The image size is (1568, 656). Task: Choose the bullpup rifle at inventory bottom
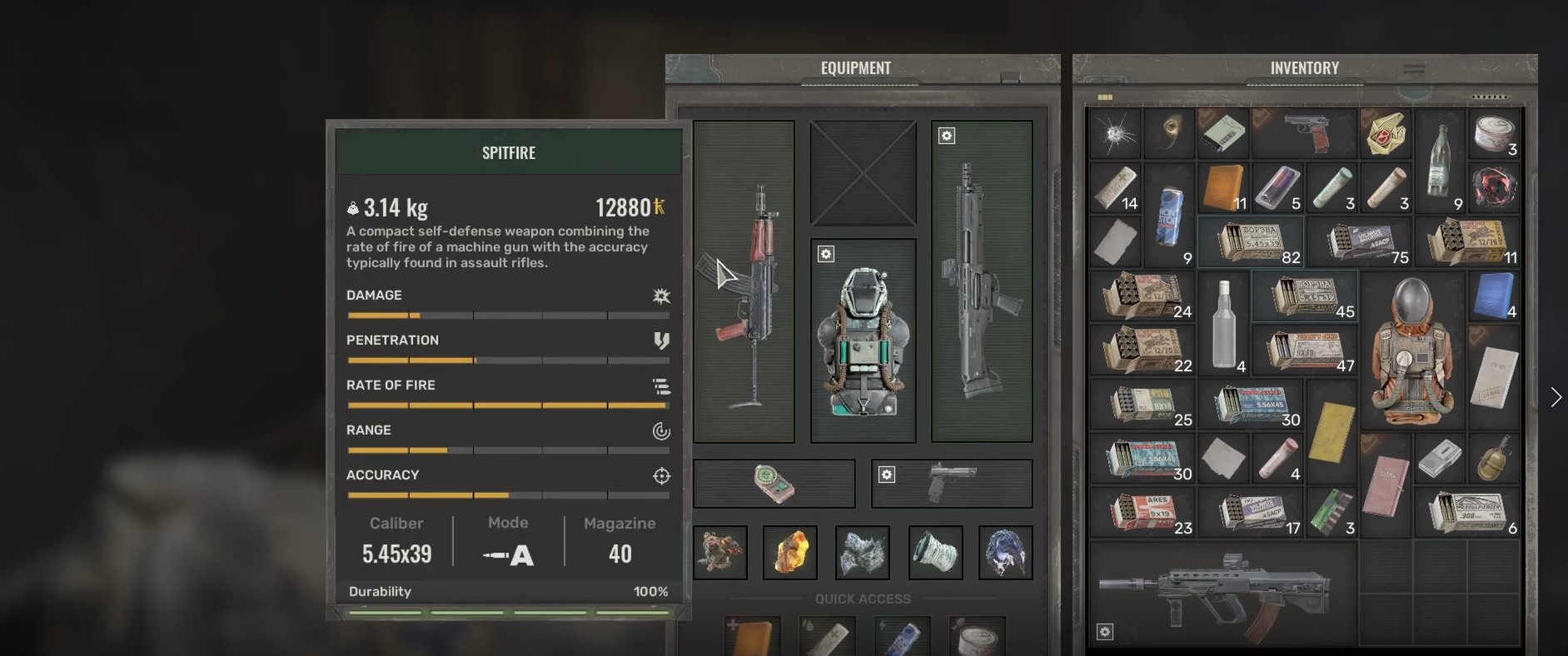(x=1222, y=593)
